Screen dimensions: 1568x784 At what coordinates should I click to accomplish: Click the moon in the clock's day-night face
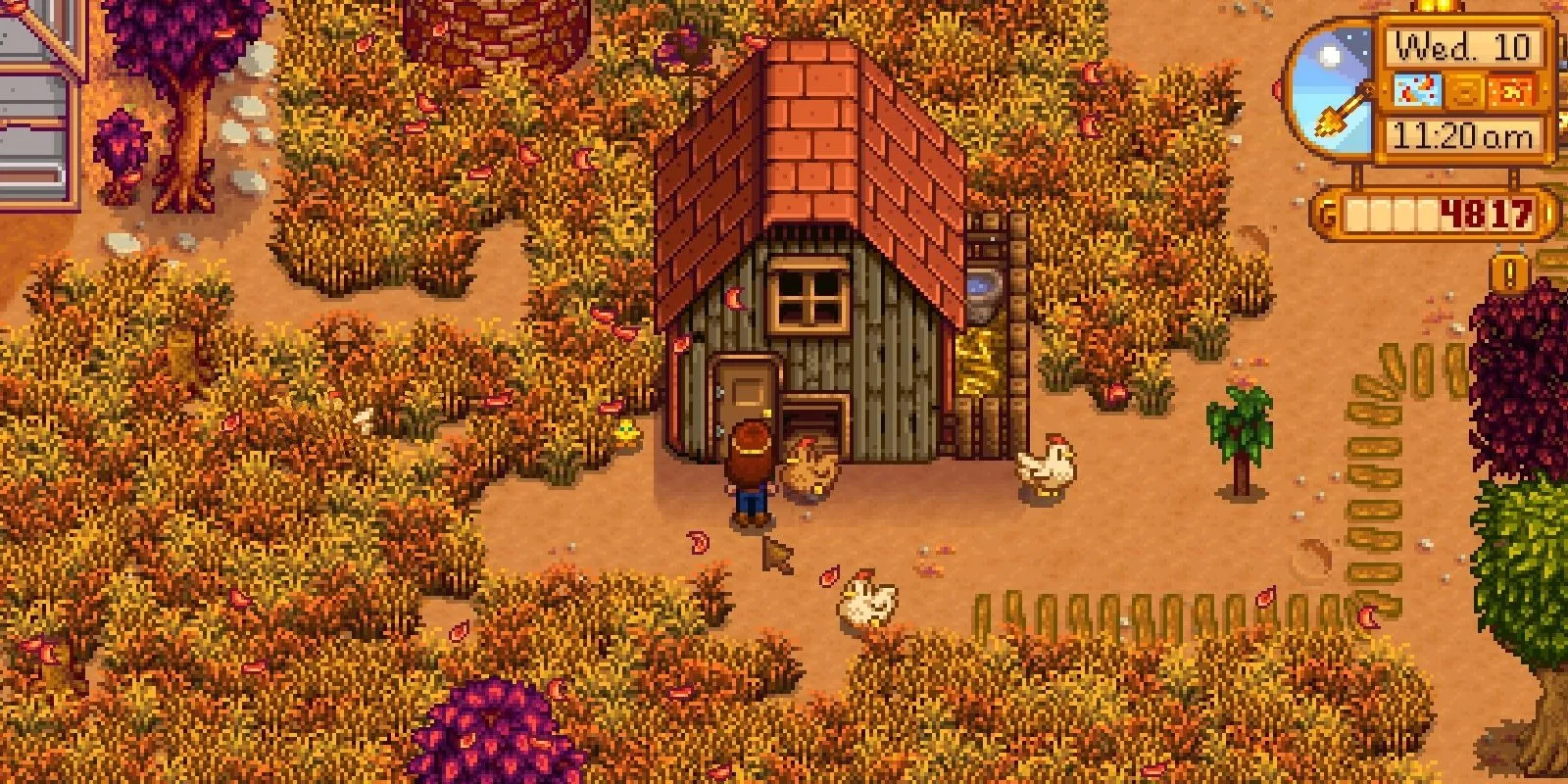coord(1328,56)
